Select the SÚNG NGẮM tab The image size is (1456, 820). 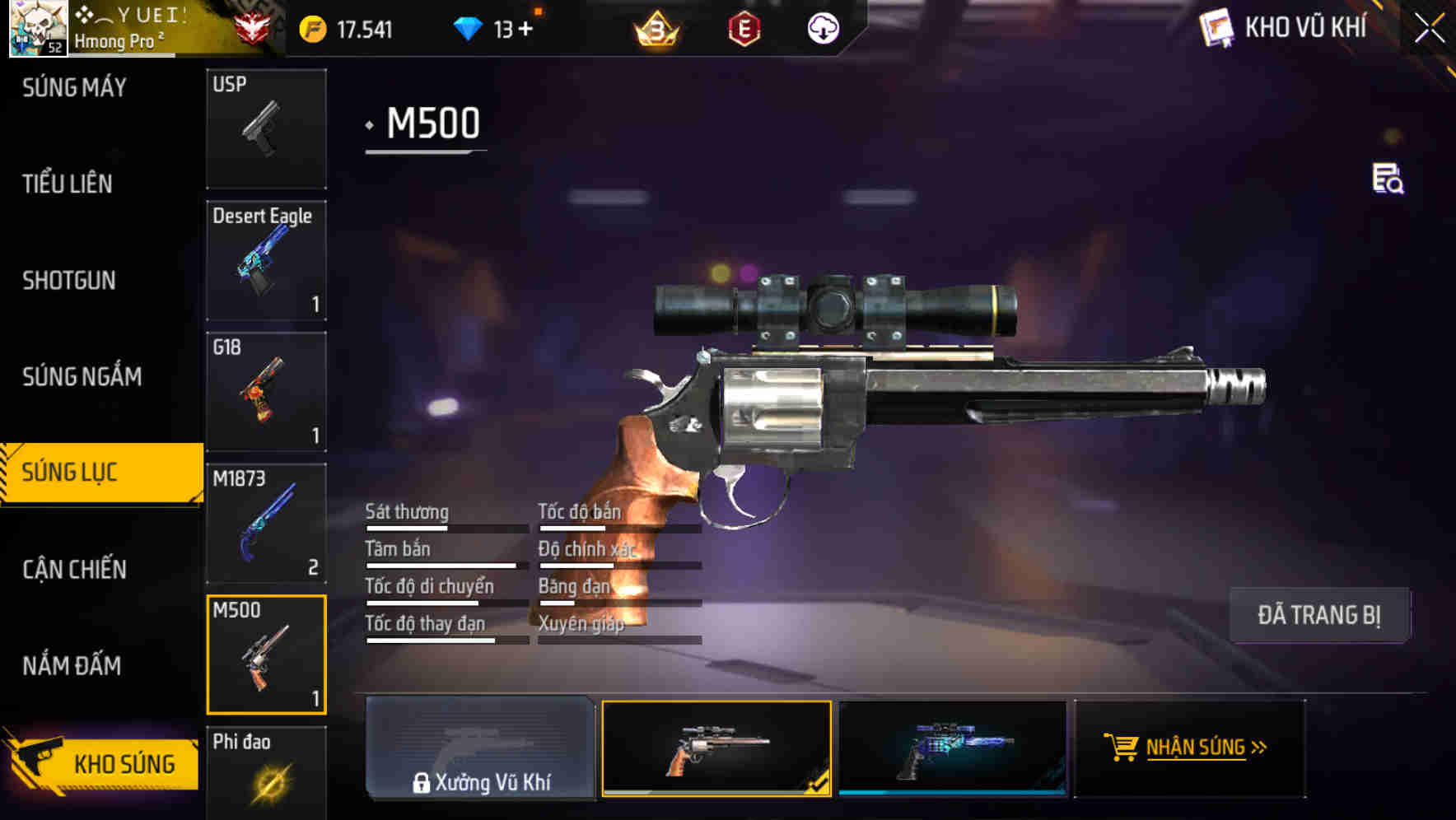(80, 375)
